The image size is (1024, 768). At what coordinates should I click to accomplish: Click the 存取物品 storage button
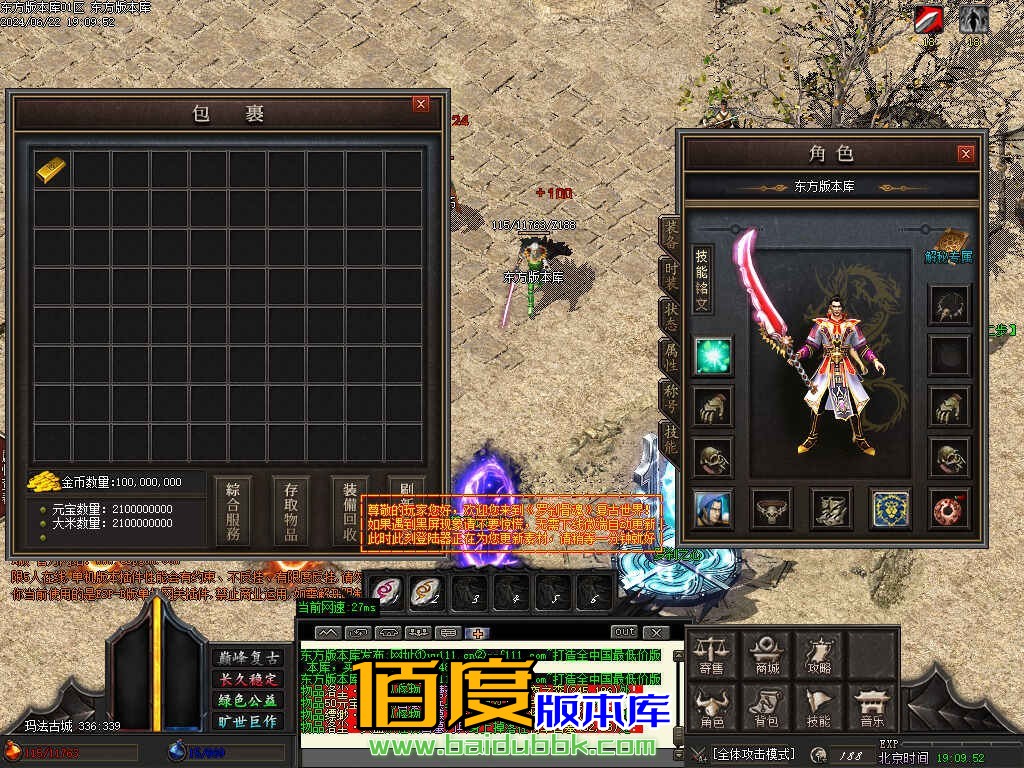291,510
